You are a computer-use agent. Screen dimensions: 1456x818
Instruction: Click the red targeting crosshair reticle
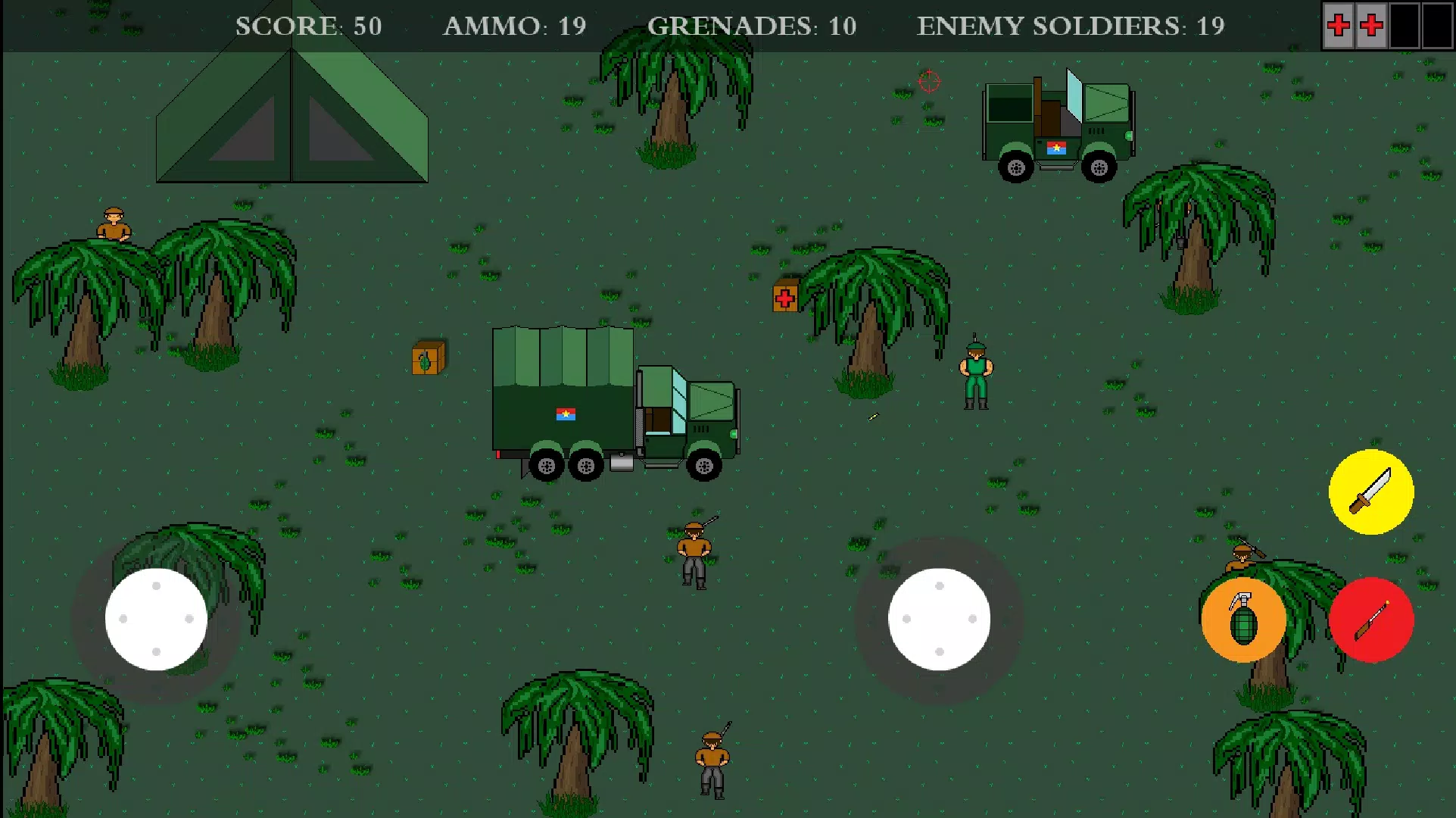pos(928,82)
